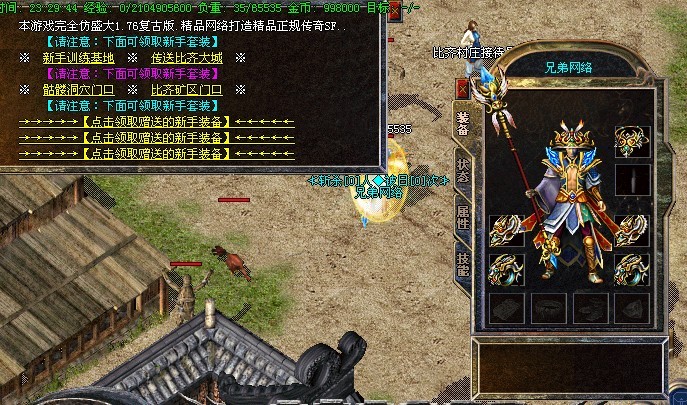Show the 属性 tab
This screenshot has height=405, width=687.
click(x=462, y=217)
